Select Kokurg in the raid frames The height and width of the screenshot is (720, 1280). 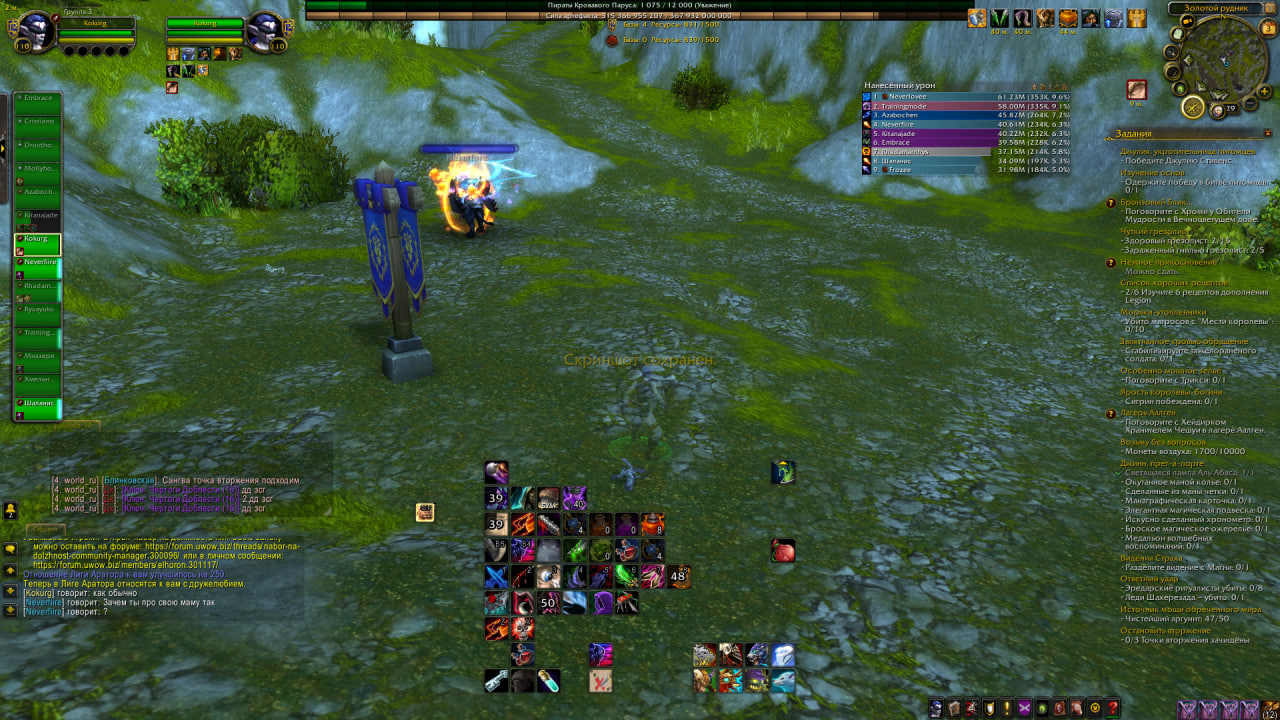[x=38, y=245]
